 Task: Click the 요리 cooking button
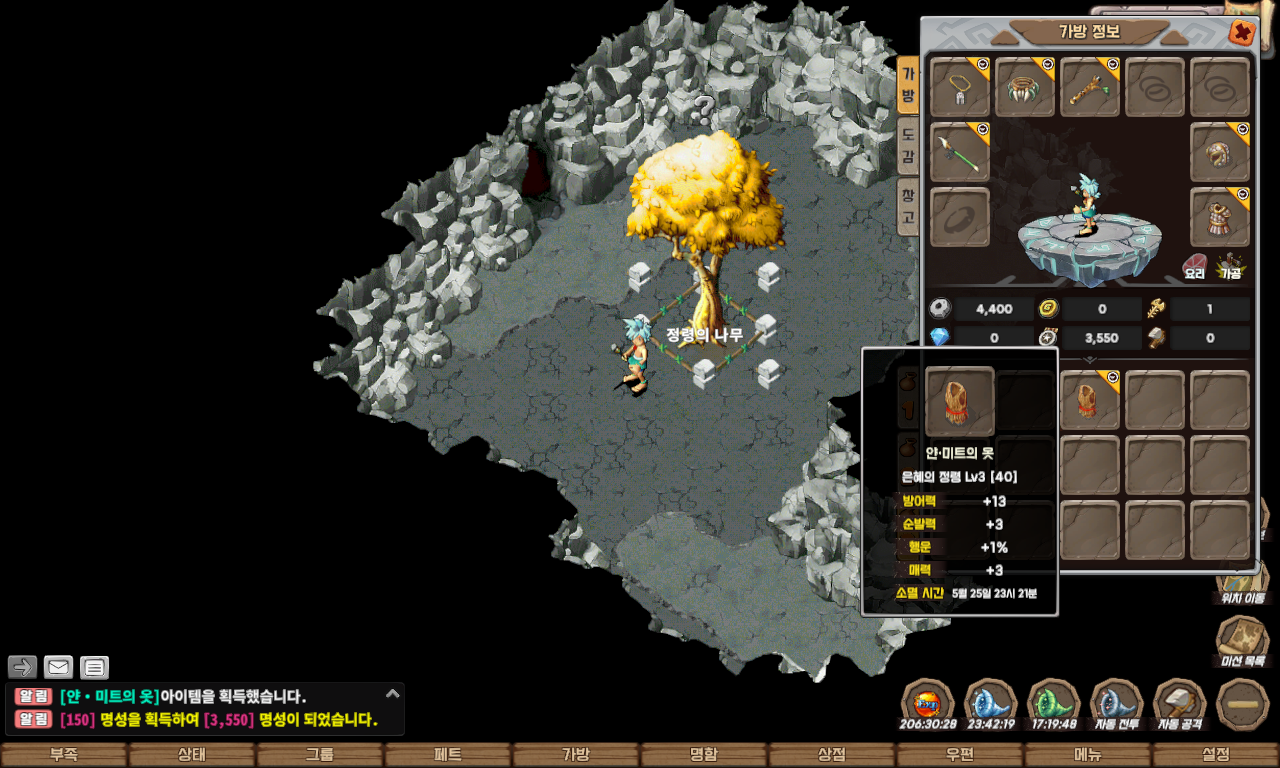(1194, 264)
